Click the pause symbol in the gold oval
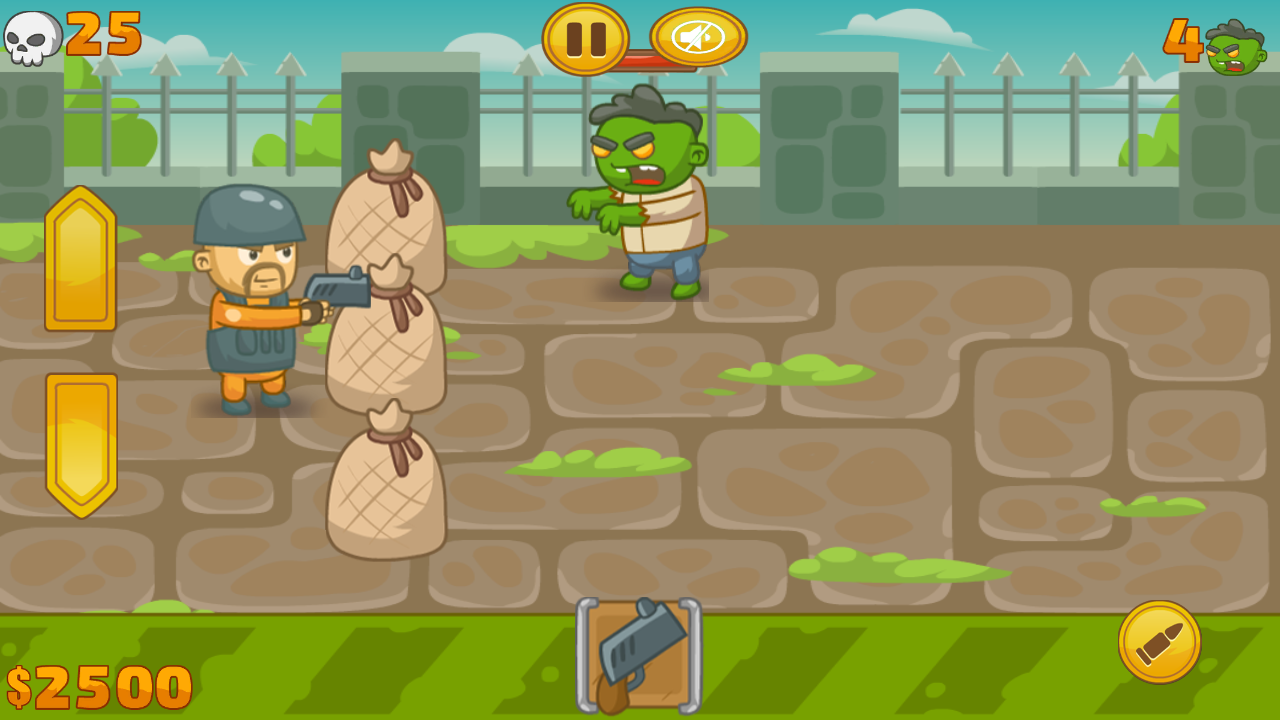This screenshot has height=720, width=1280. pos(585,37)
